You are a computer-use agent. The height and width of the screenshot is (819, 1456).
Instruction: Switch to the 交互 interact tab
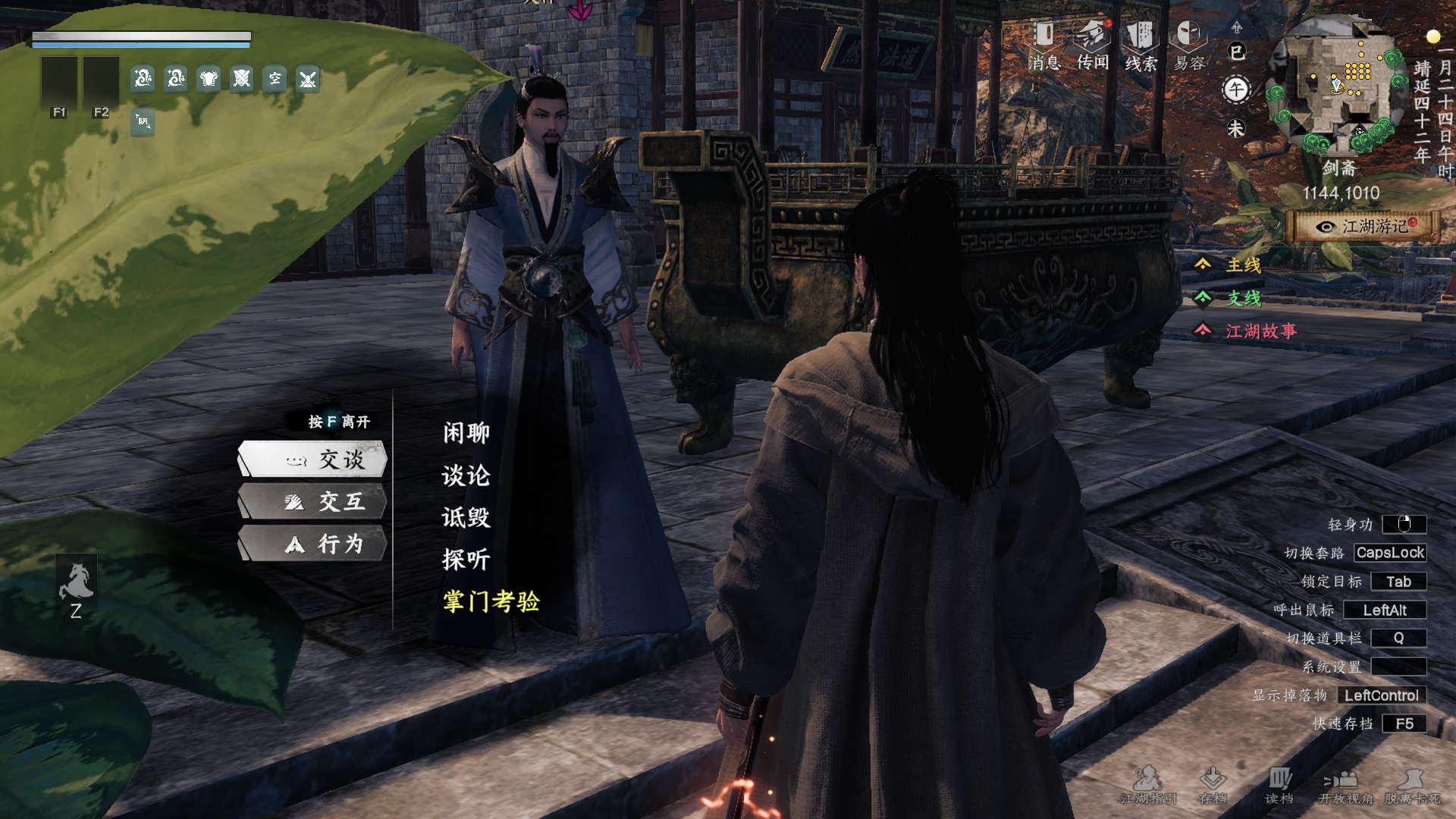tap(312, 501)
